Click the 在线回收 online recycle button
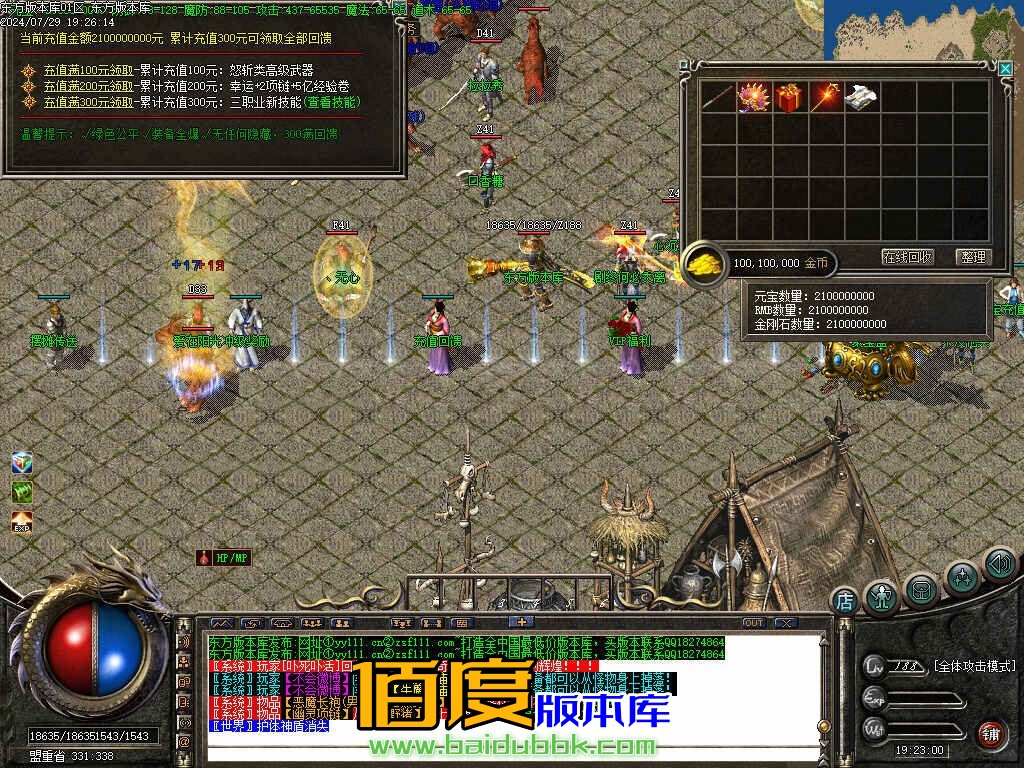 (x=907, y=257)
